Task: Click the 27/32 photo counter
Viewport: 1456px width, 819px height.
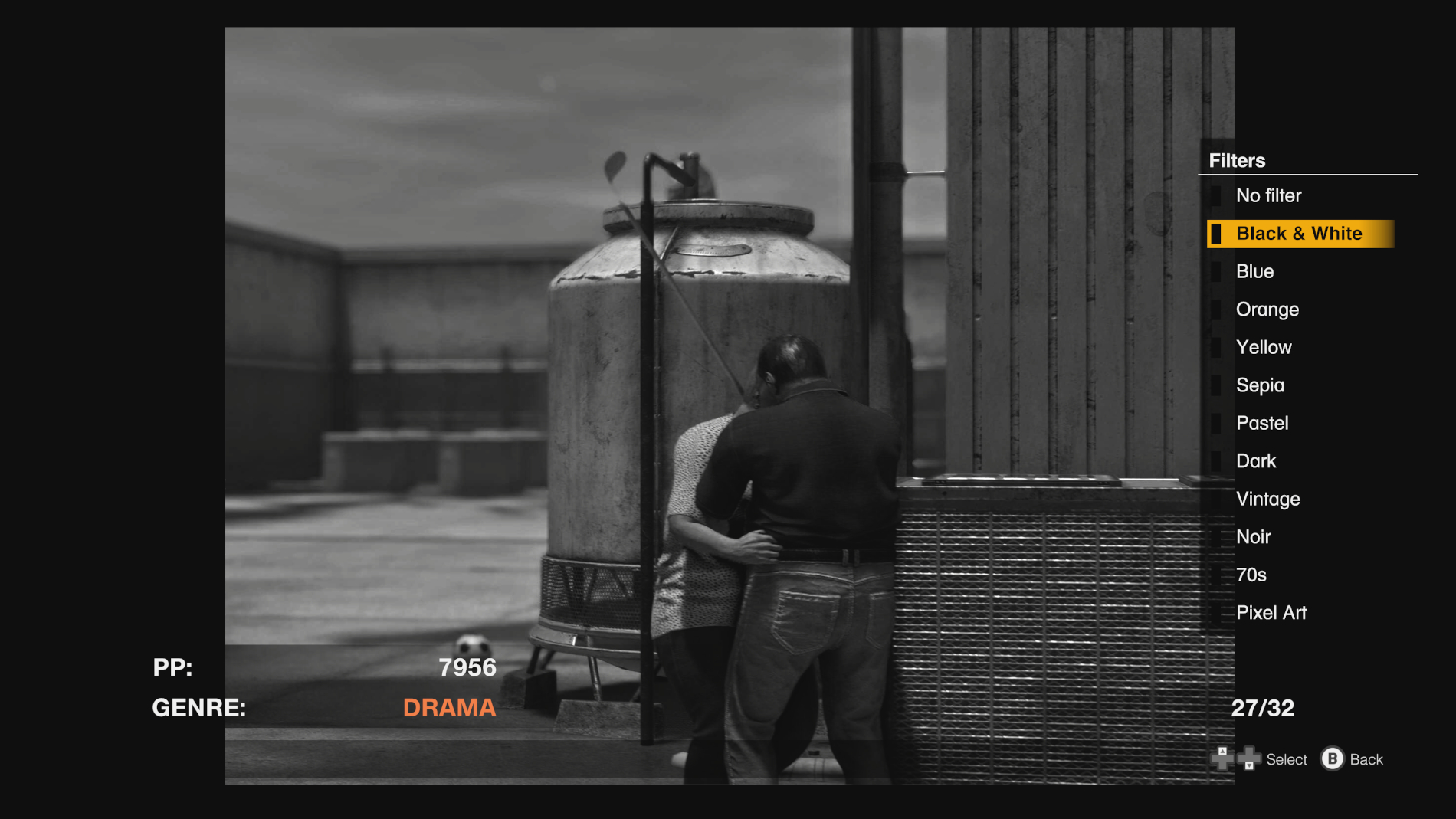Action: 1263,708
